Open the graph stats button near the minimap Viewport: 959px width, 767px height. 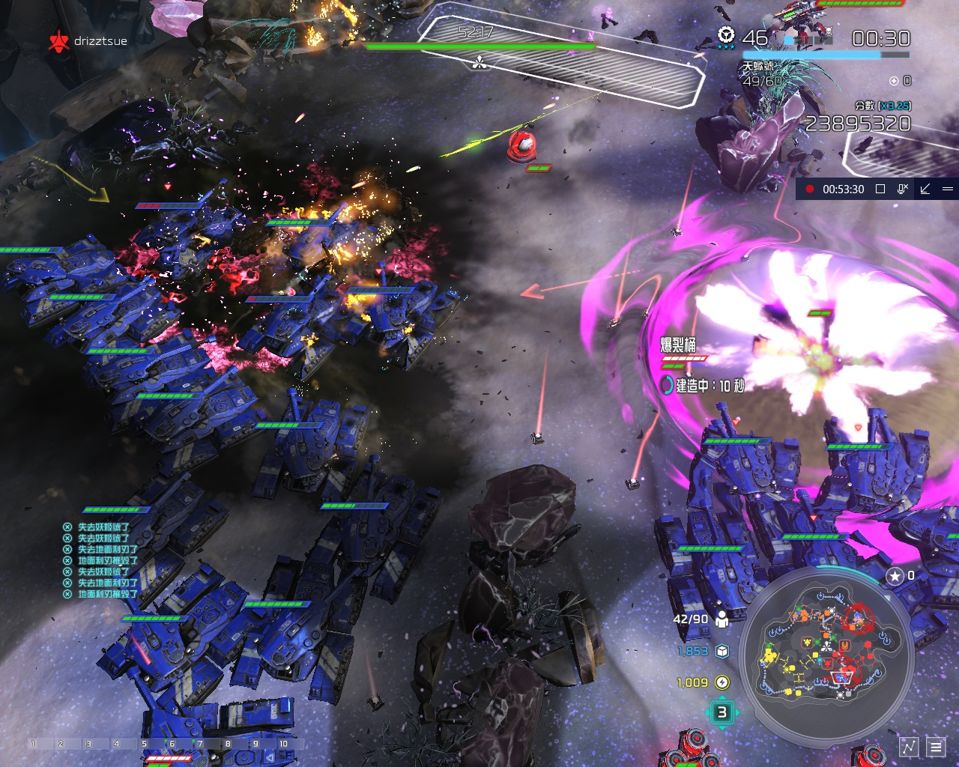[x=908, y=746]
